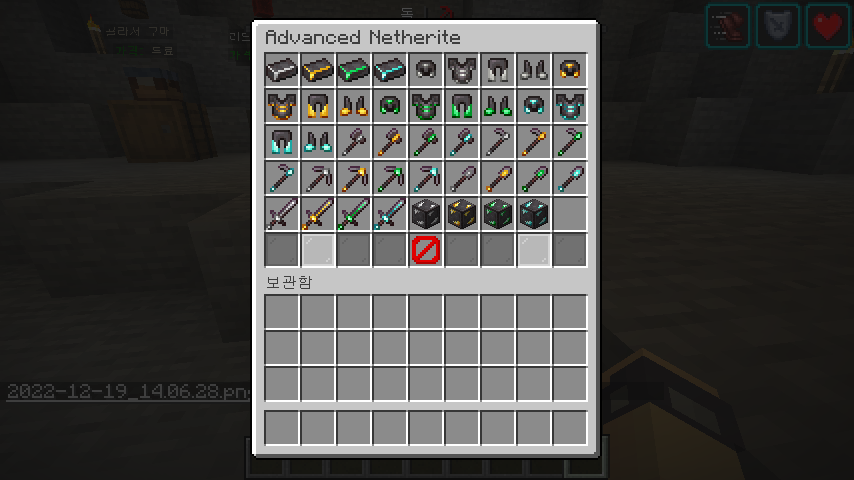This screenshot has width=854, height=480.
Task: Pick the emerald-flecked netherite block
Action: (498, 214)
